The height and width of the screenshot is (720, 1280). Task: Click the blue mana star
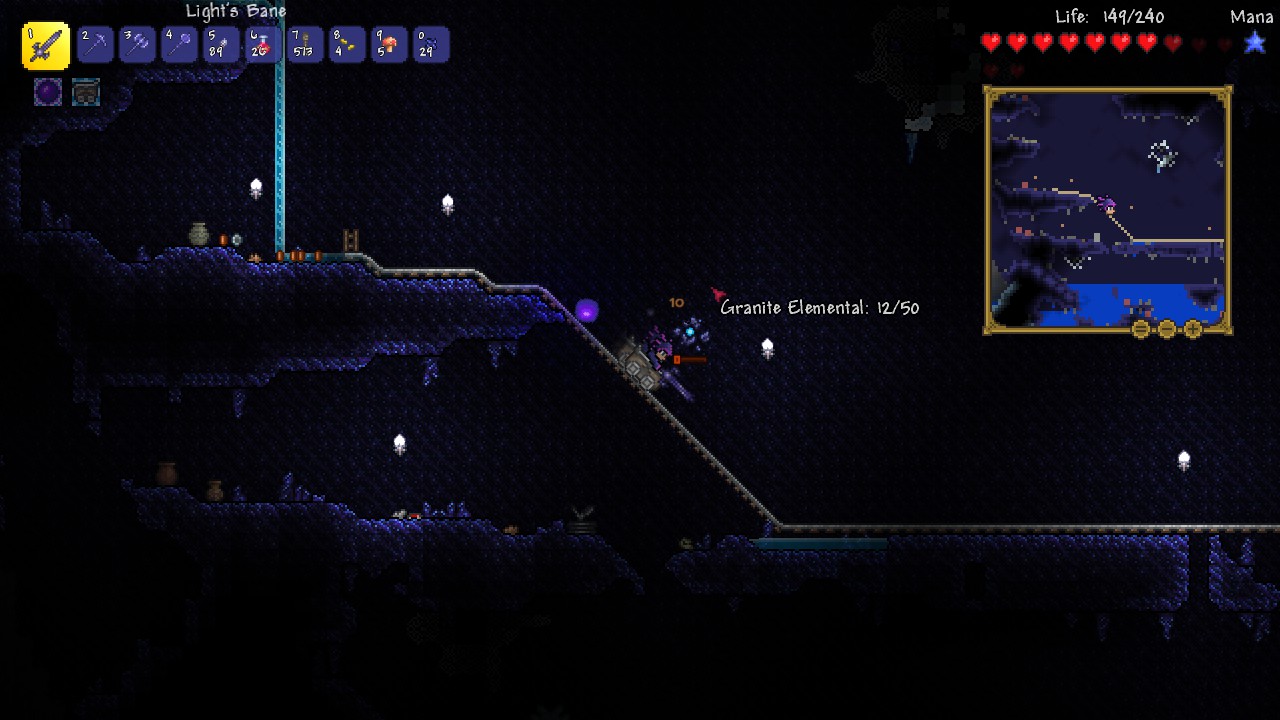tap(1253, 42)
